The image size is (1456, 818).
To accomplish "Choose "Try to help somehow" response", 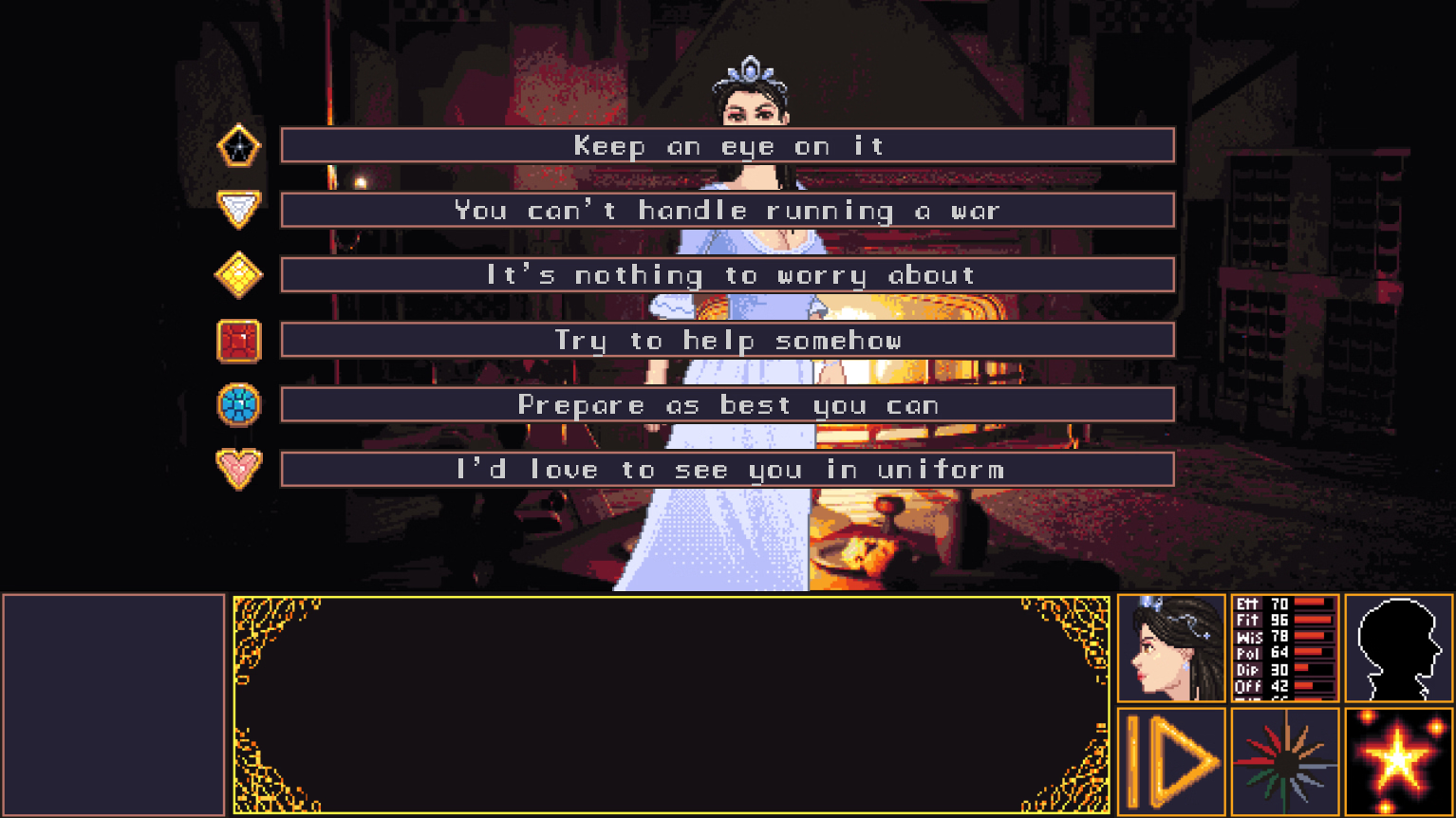I will point(727,340).
